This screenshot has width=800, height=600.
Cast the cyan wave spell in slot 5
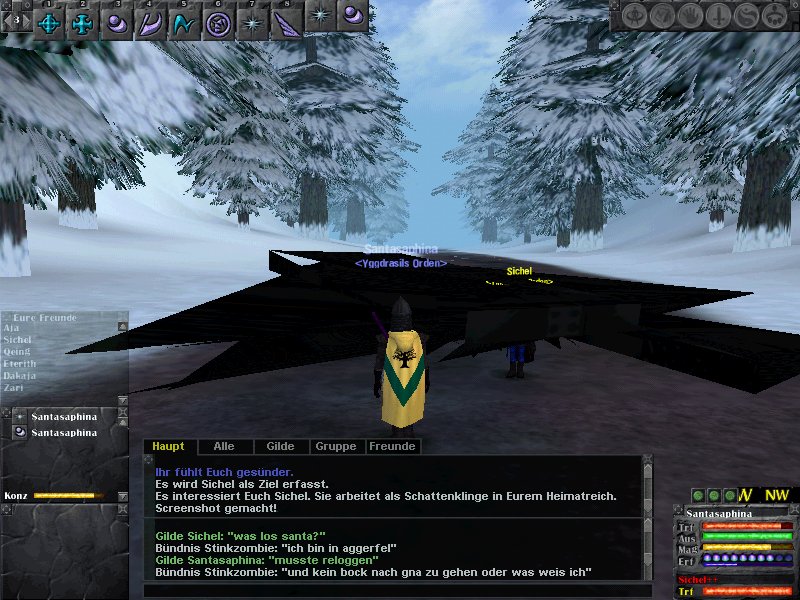(x=184, y=23)
